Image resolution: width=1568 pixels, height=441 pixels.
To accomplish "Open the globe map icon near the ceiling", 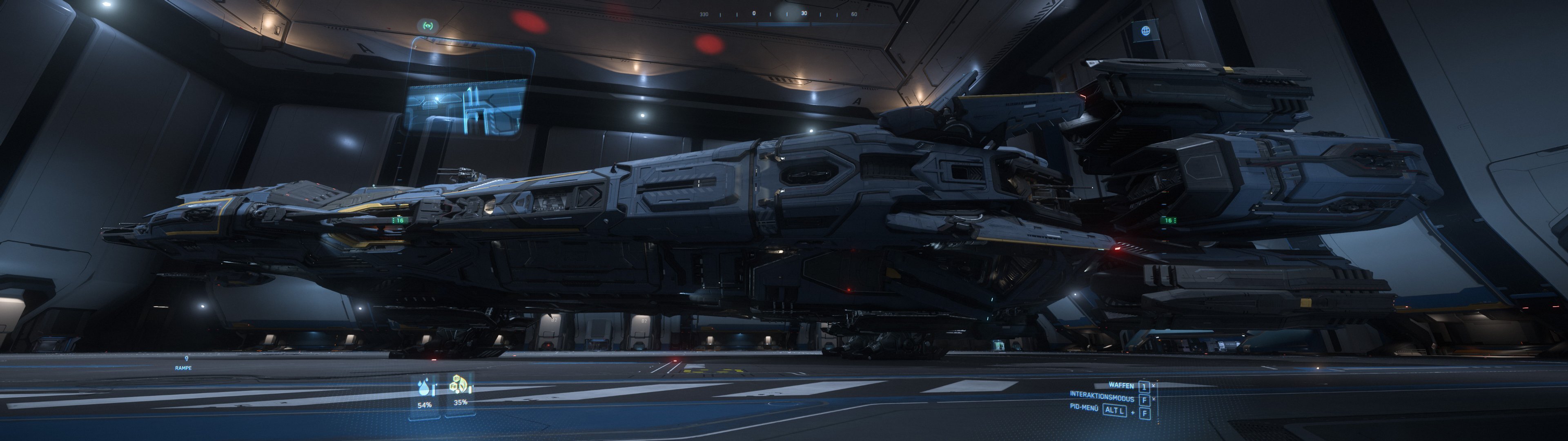I will coord(1146,31).
